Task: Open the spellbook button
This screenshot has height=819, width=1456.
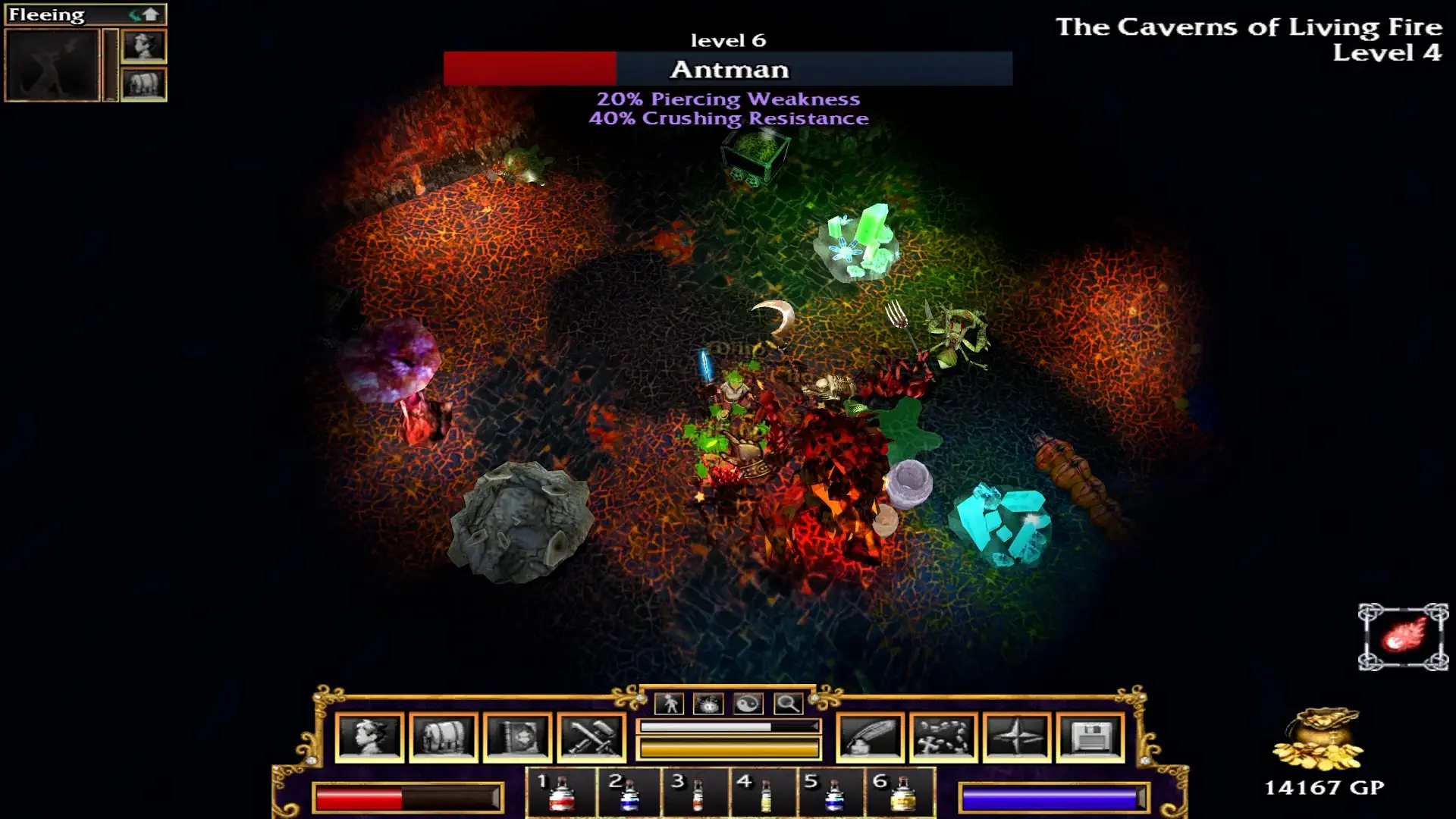Action: coord(517,736)
